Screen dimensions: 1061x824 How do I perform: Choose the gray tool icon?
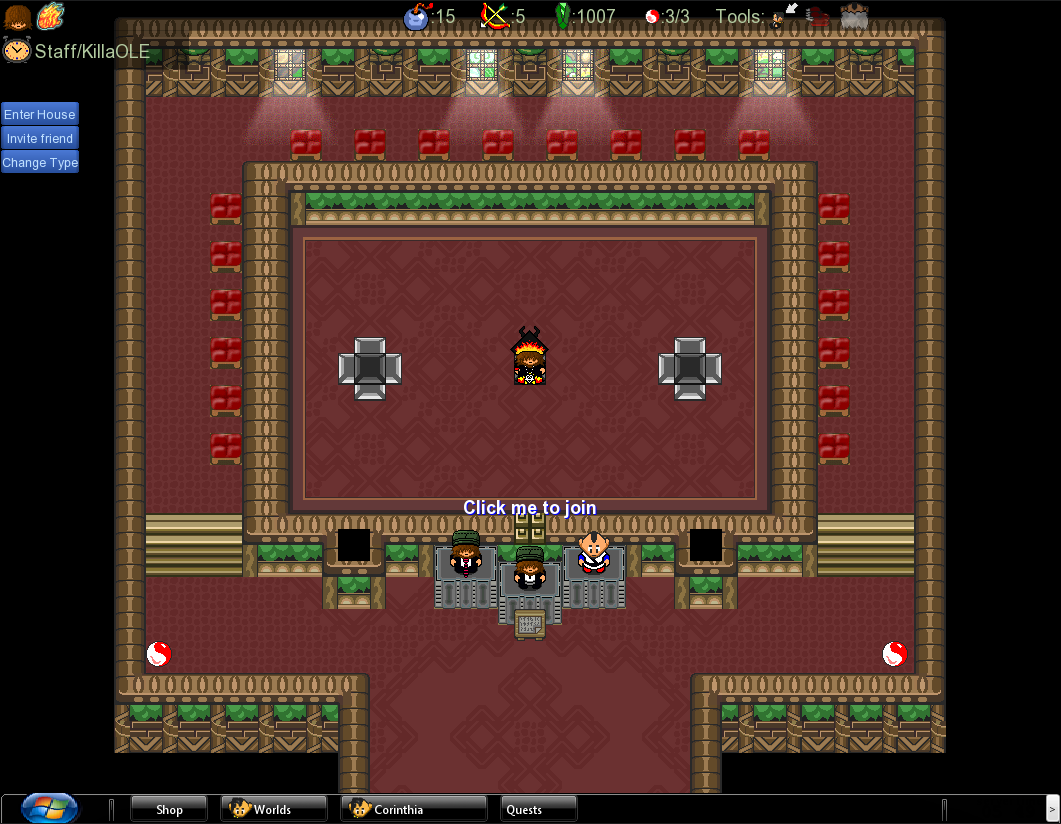point(854,16)
